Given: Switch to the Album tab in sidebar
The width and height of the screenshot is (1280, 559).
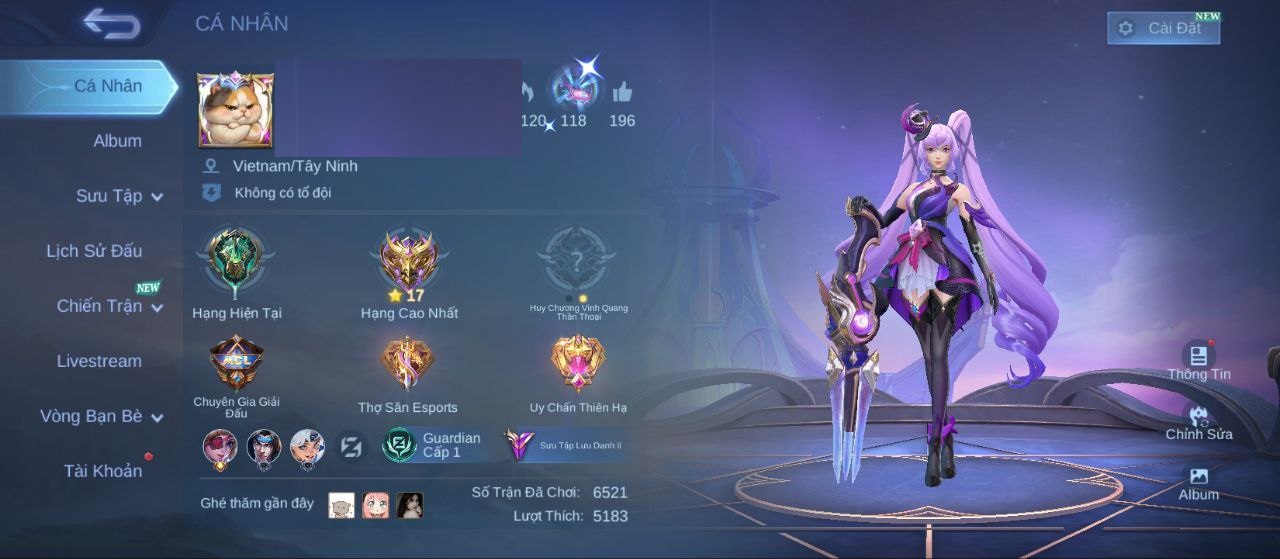Looking at the screenshot, I should [x=117, y=141].
